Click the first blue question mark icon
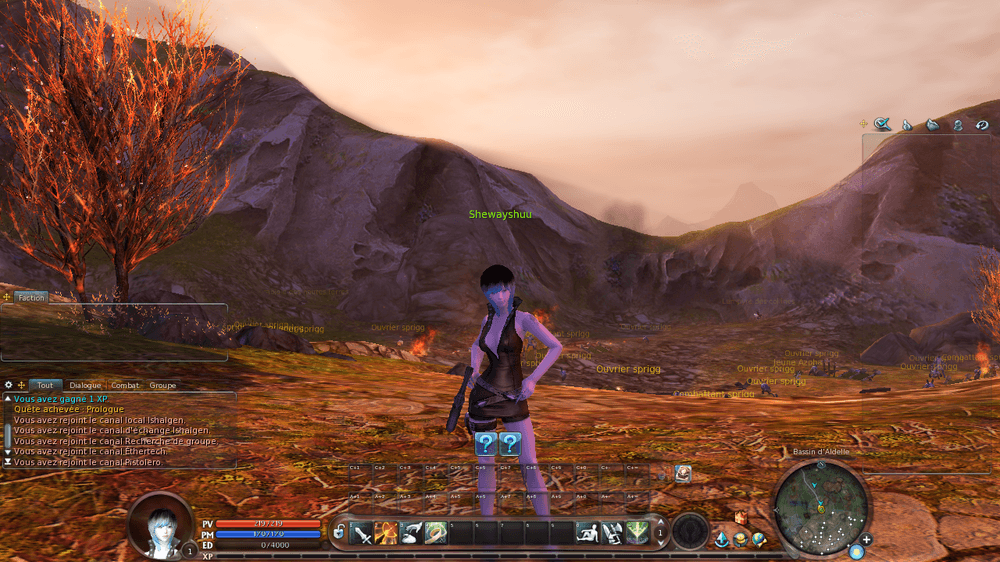Image resolution: width=1000 pixels, height=562 pixels. tap(486, 444)
